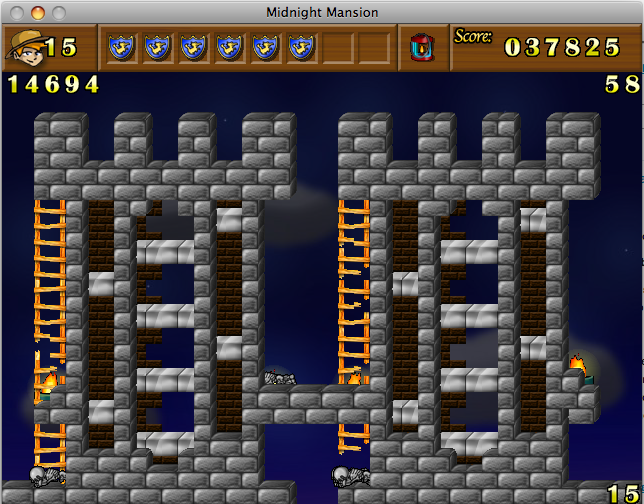Minimize the game window
644x504 pixels.
39,12
